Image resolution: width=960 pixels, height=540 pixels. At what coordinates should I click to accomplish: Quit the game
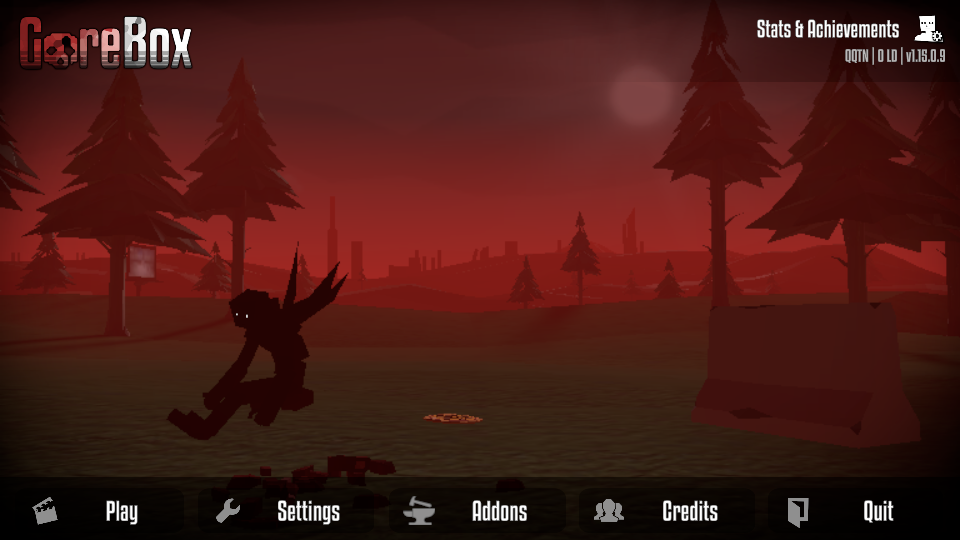877,512
